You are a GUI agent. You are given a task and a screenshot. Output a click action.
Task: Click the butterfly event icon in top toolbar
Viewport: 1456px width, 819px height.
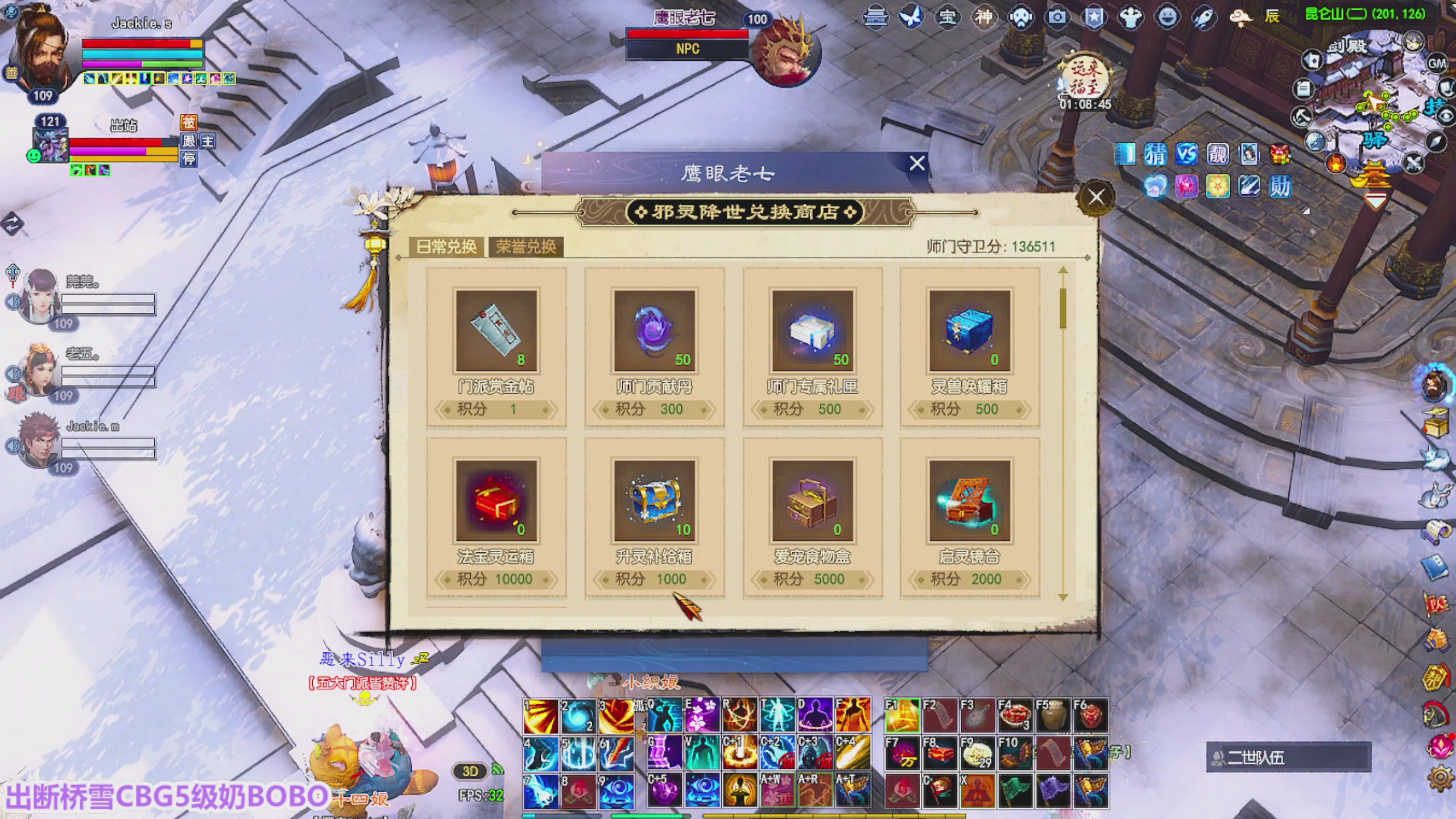[x=912, y=17]
